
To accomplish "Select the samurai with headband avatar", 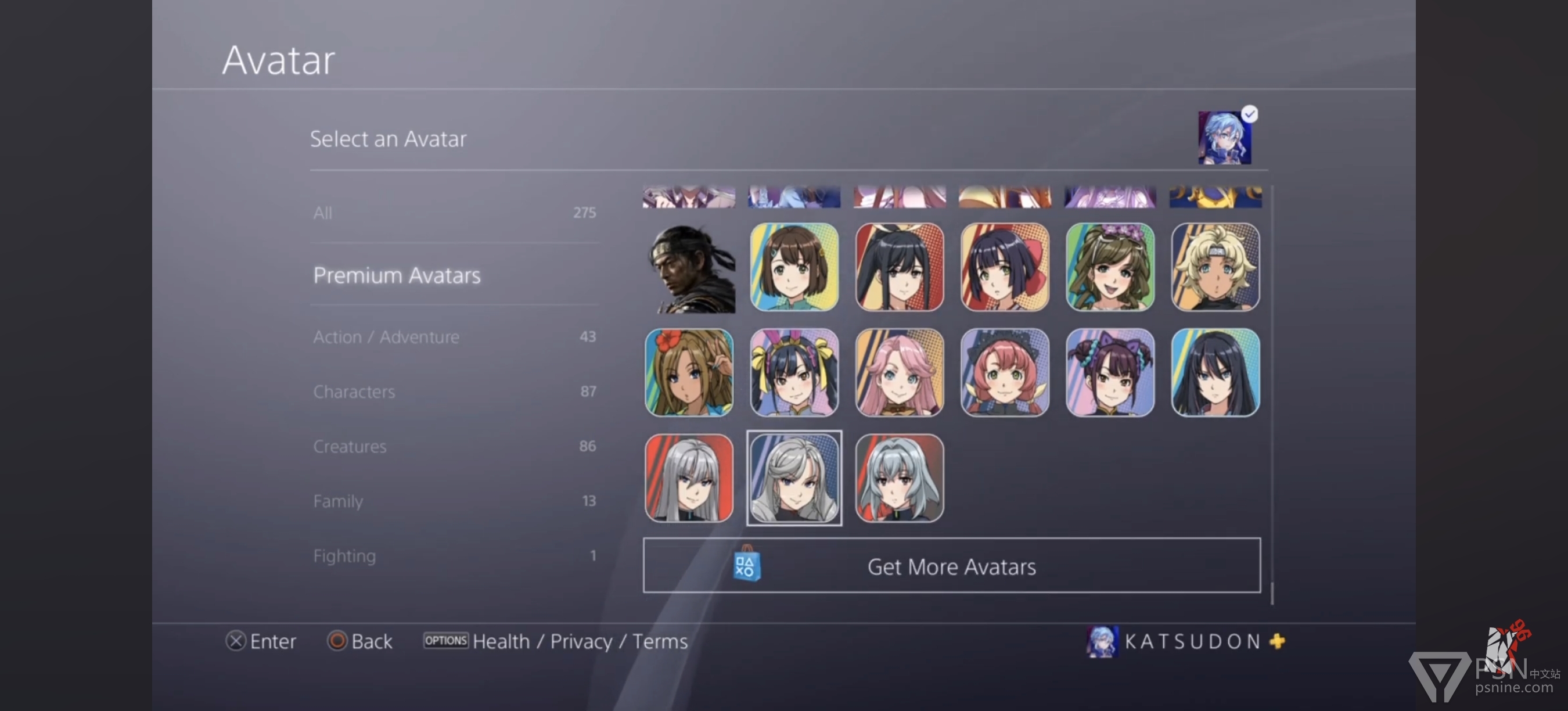I will 689,268.
